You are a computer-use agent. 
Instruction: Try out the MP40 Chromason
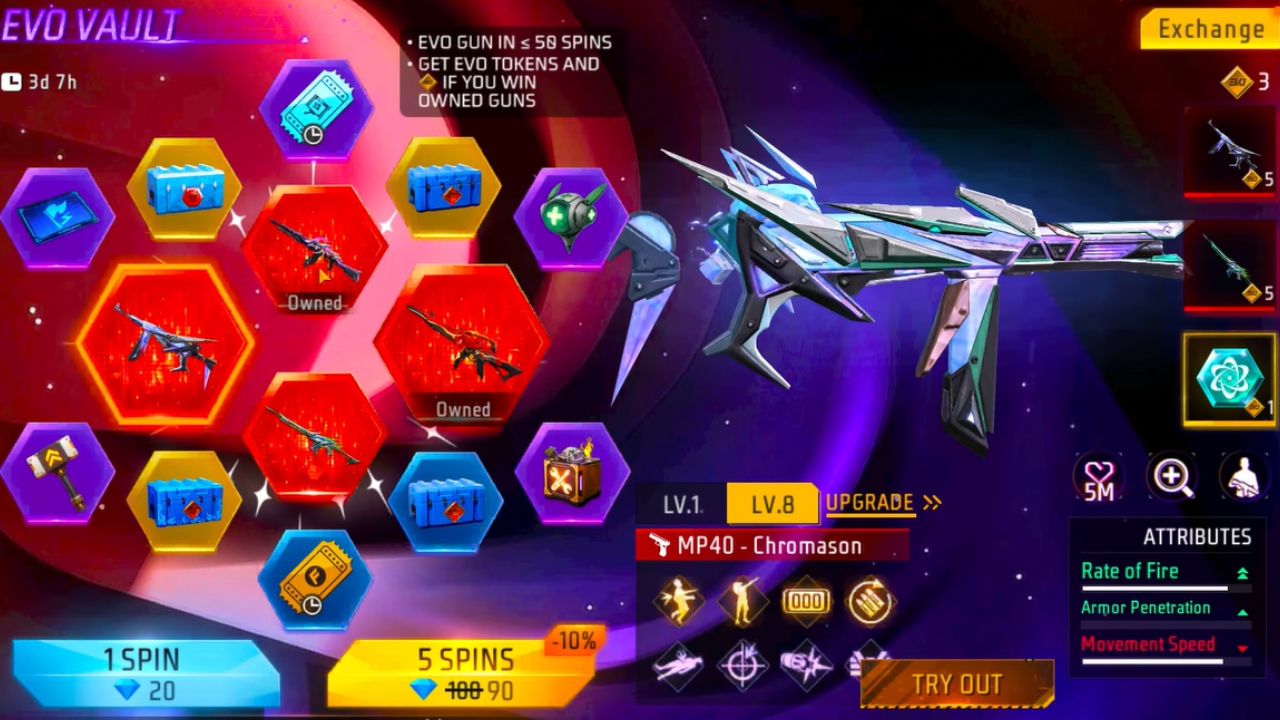pyautogui.click(x=956, y=684)
